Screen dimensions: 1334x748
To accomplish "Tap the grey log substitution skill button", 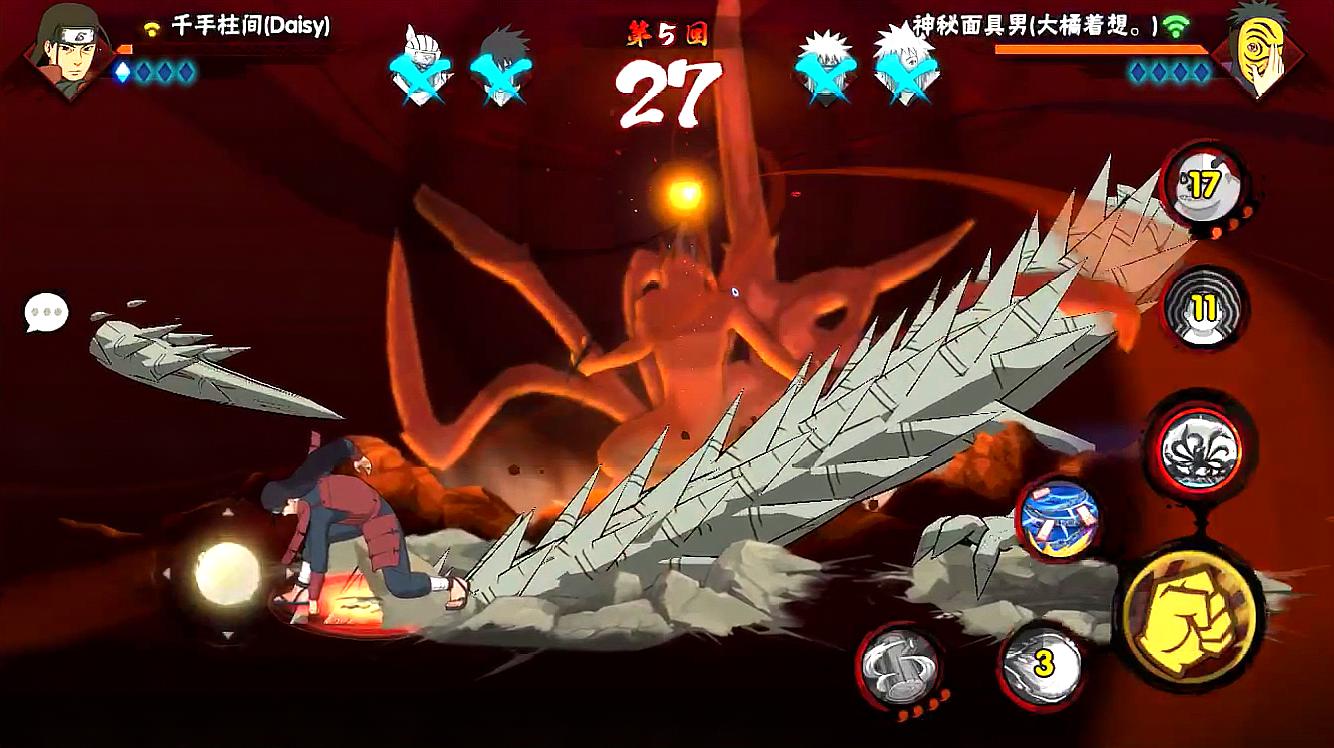I will (x=900, y=666).
